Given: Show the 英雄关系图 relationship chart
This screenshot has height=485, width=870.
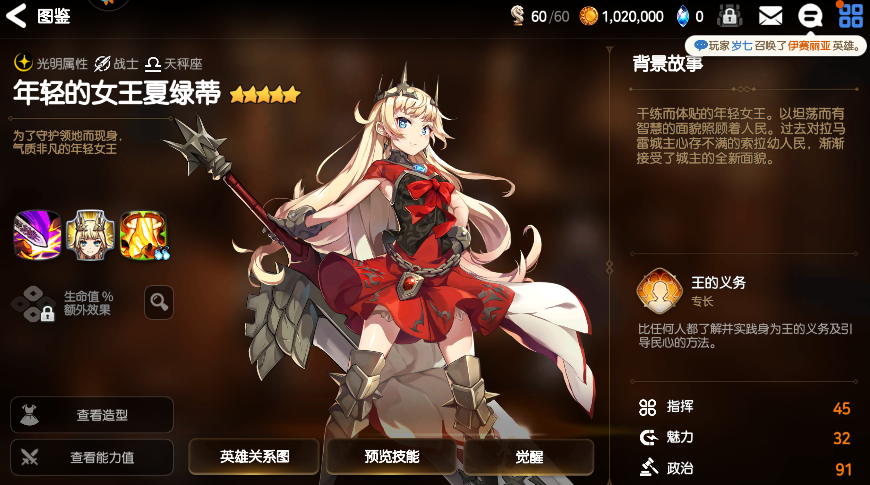Looking at the screenshot, I should pos(254,457).
